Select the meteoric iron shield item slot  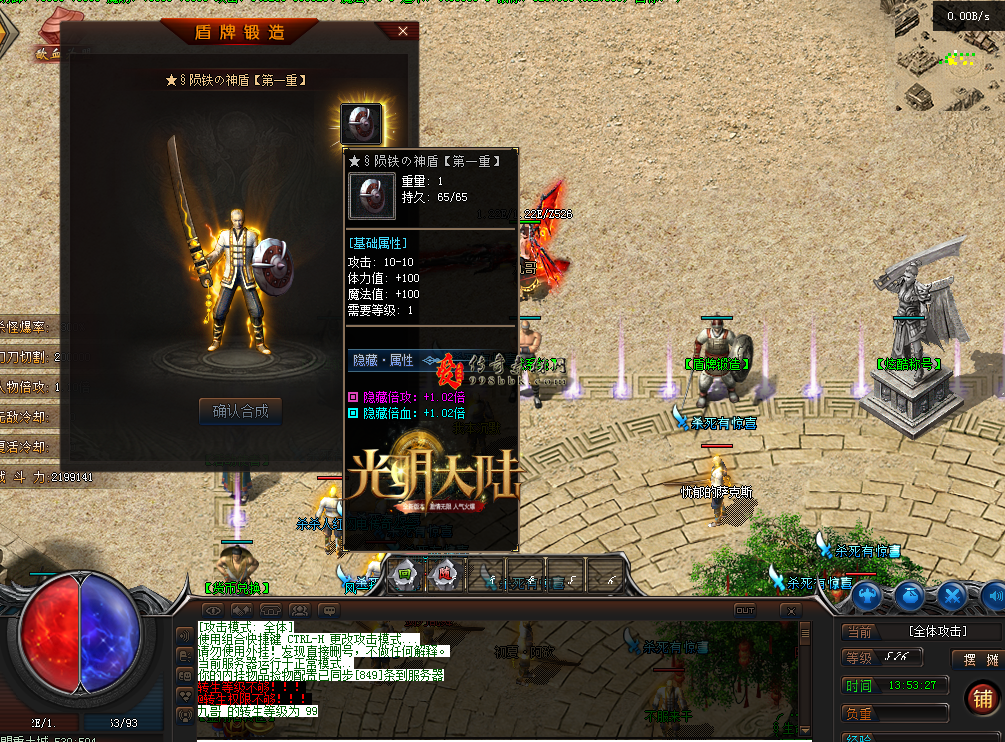(x=361, y=124)
